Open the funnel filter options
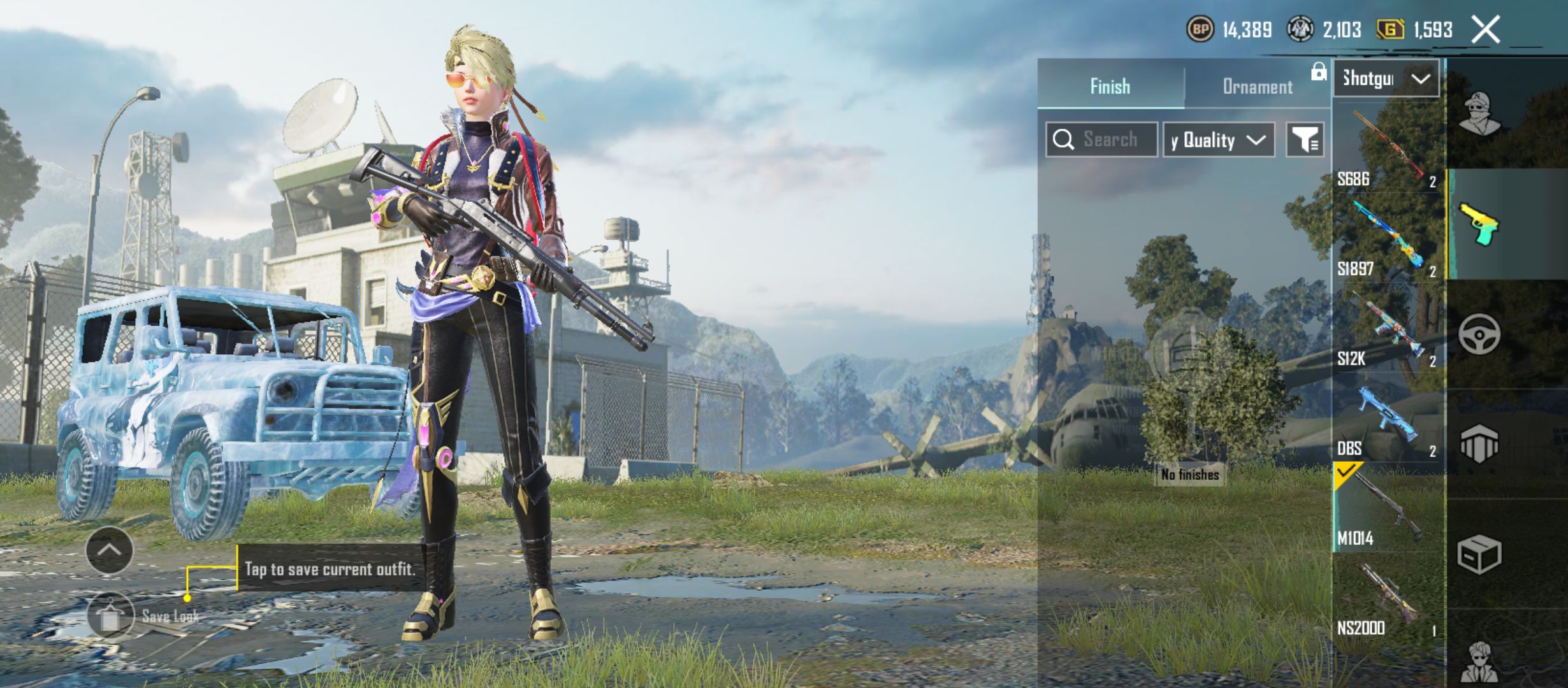Screen dimensions: 1568x688 tap(1305, 140)
